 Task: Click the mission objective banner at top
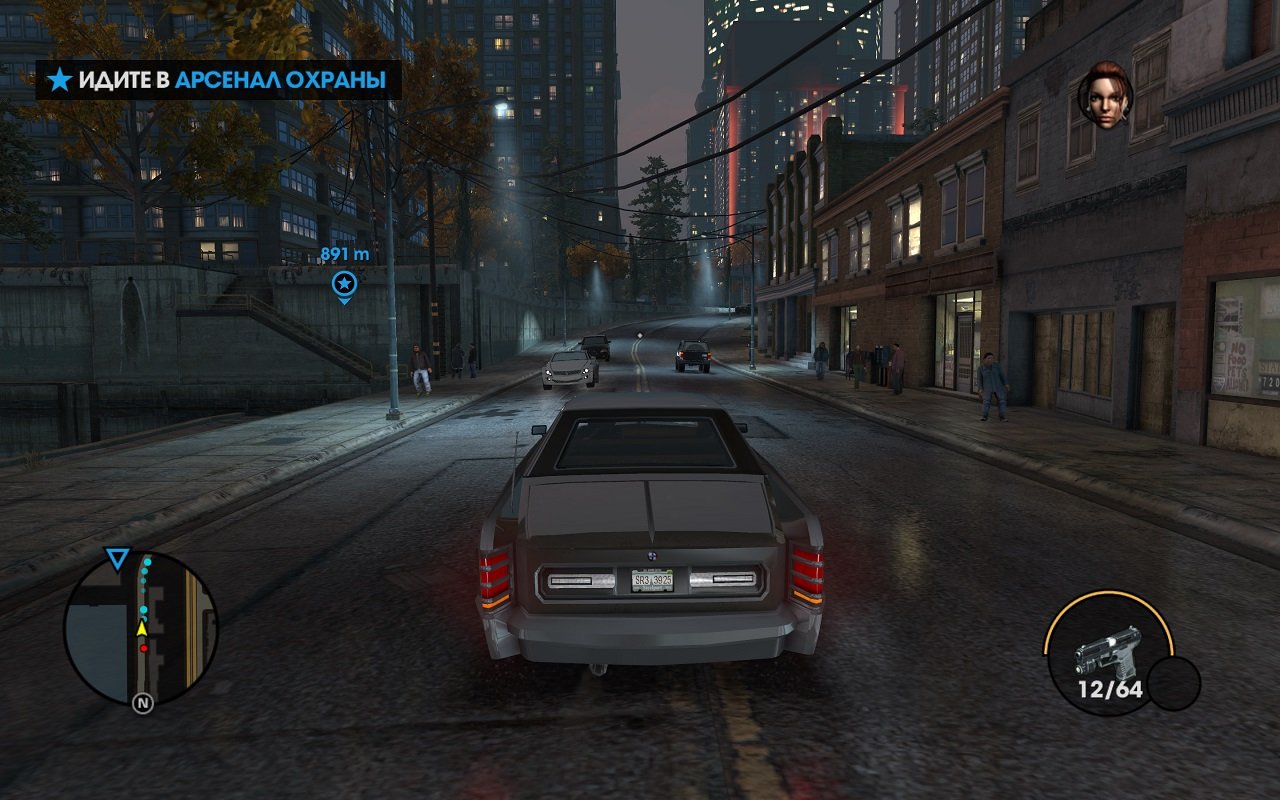point(218,80)
